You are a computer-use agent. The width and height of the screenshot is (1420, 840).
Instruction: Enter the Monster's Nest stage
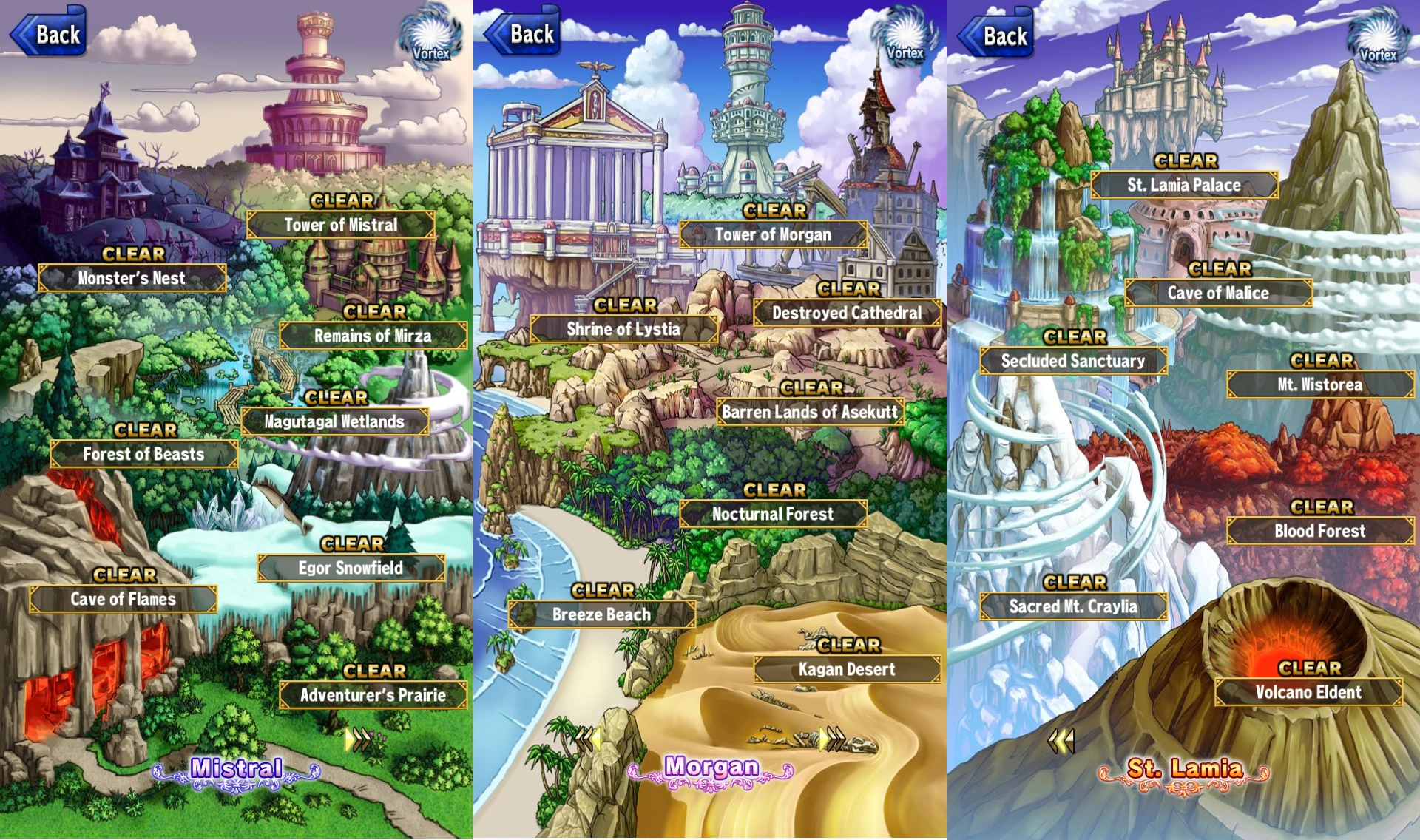click(x=132, y=279)
